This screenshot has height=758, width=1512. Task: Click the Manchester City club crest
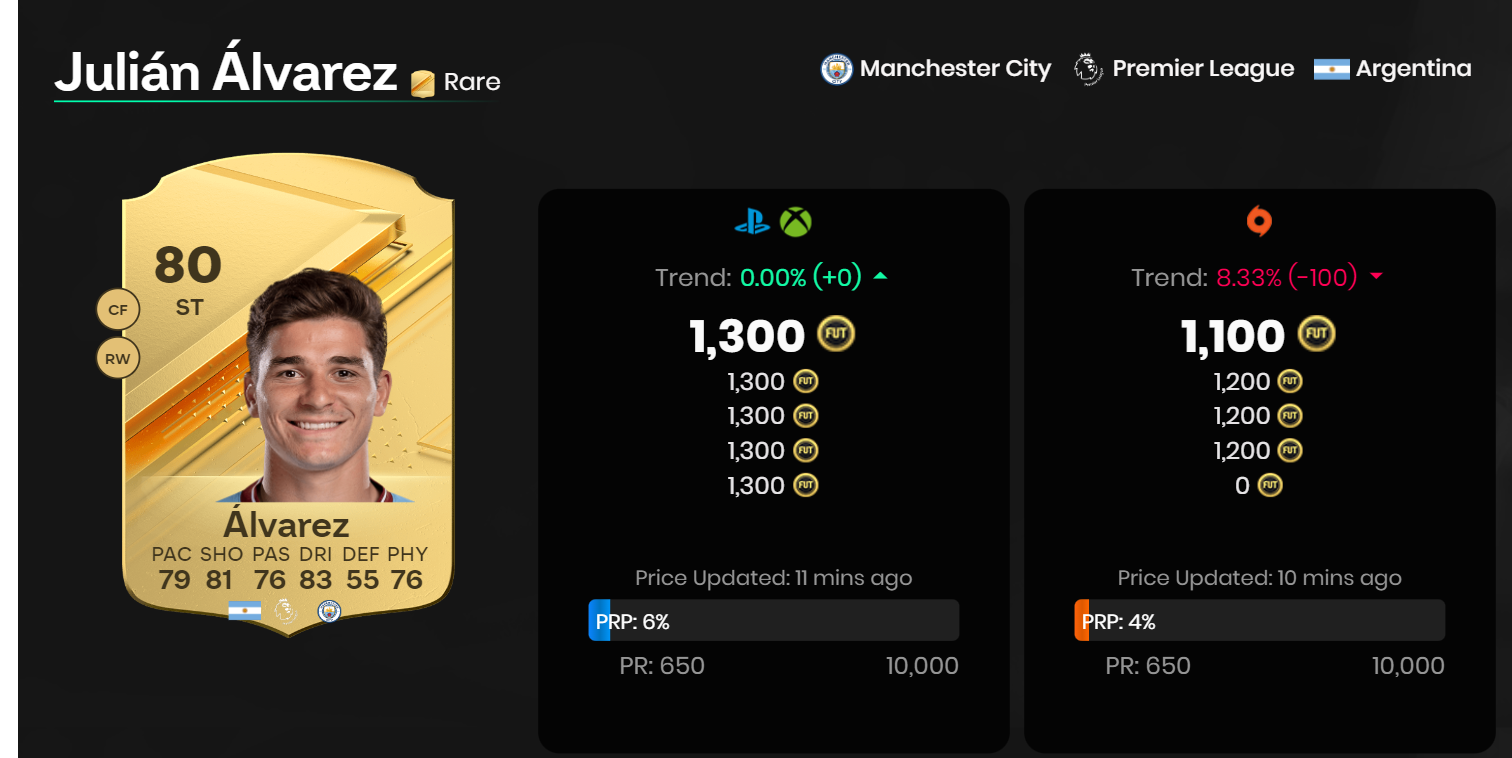click(835, 68)
